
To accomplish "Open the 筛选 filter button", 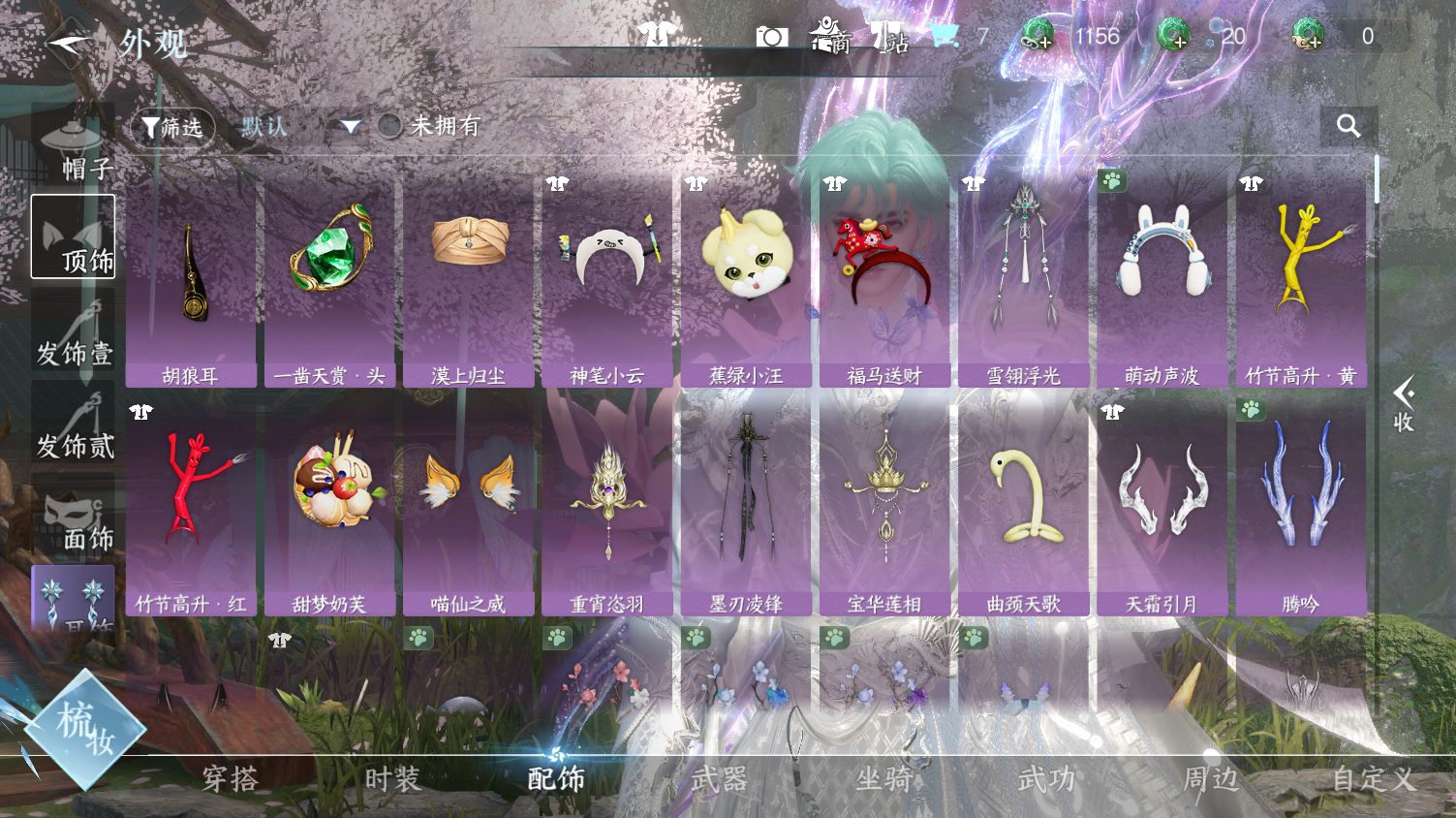I will (172, 127).
